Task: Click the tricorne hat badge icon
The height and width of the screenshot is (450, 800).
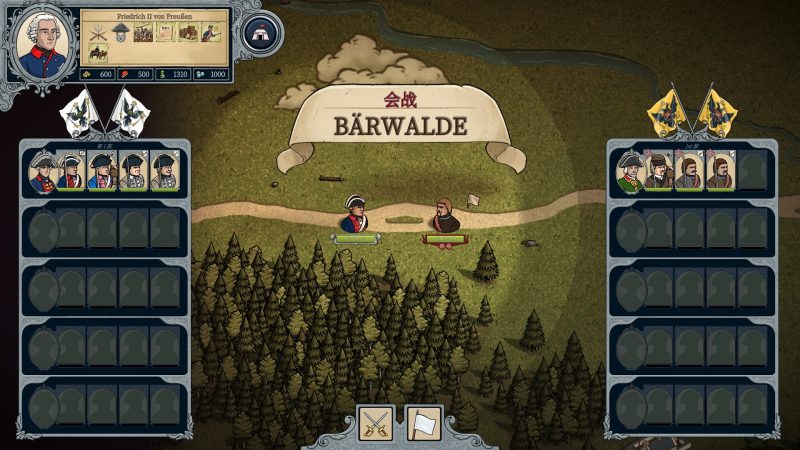Action: (120, 33)
